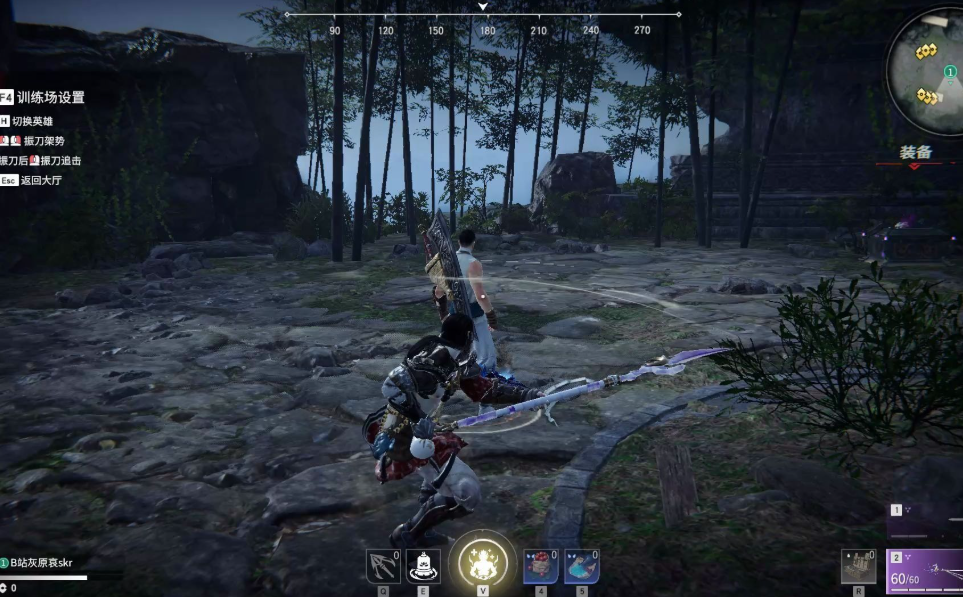The width and height of the screenshot is (963, 597).
Task: Click the compass heading bar
Action: tap(483, 15)
